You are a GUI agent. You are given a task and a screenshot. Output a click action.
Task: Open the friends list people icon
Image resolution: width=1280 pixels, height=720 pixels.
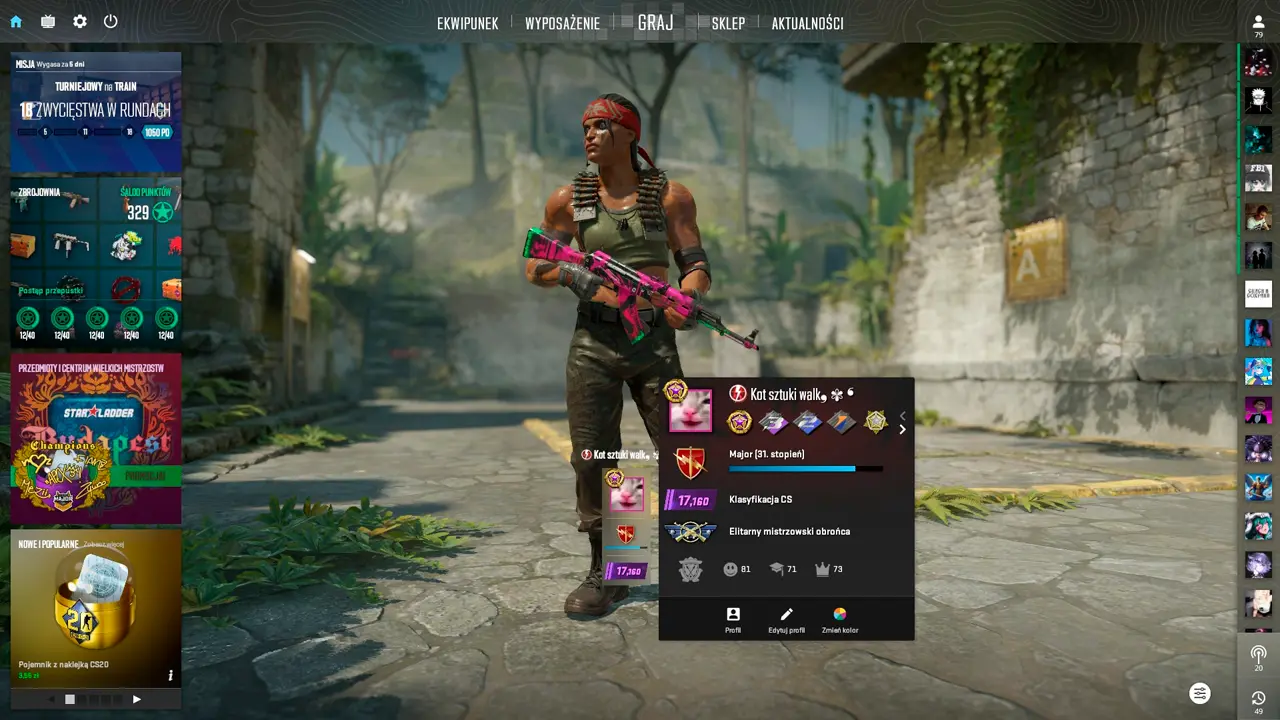click(1258, 22)
